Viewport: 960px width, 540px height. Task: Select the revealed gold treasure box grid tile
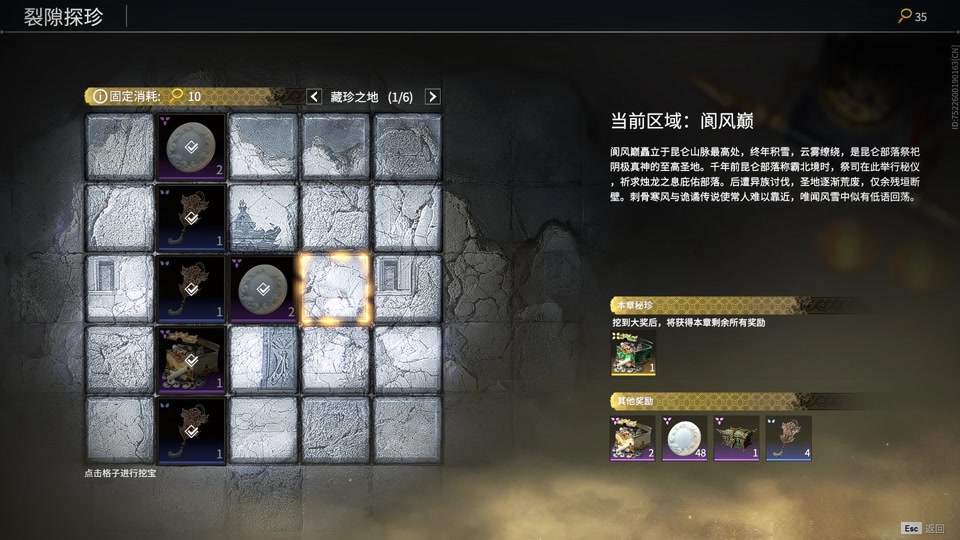tap(192, 360)
